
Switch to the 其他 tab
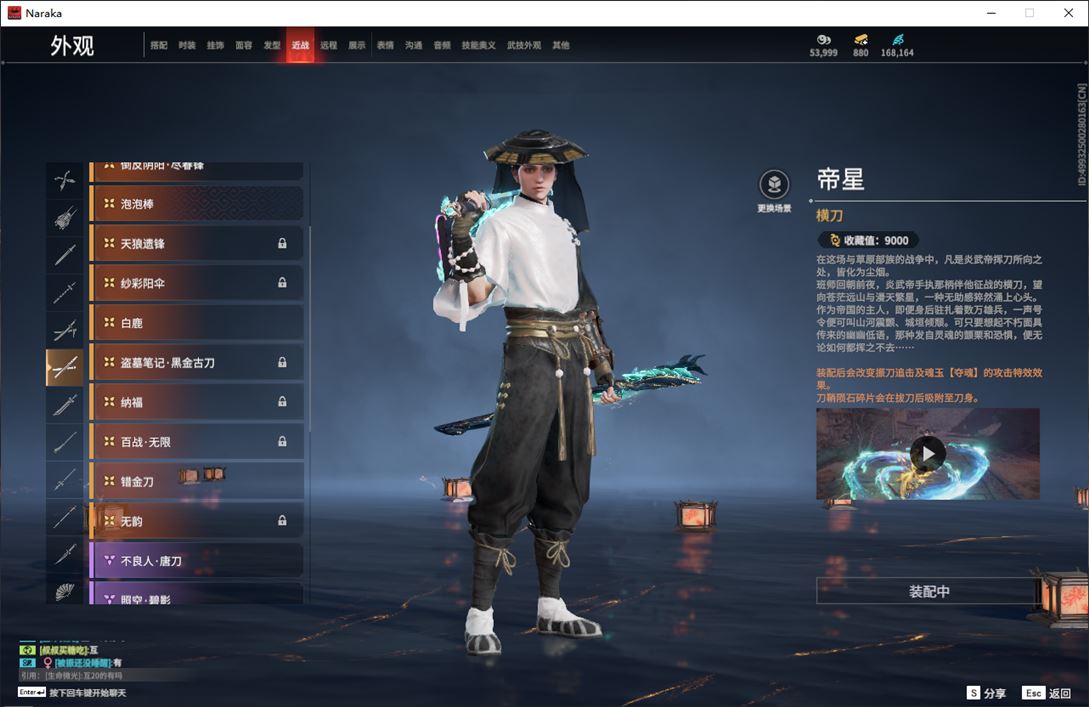point(561,46)
